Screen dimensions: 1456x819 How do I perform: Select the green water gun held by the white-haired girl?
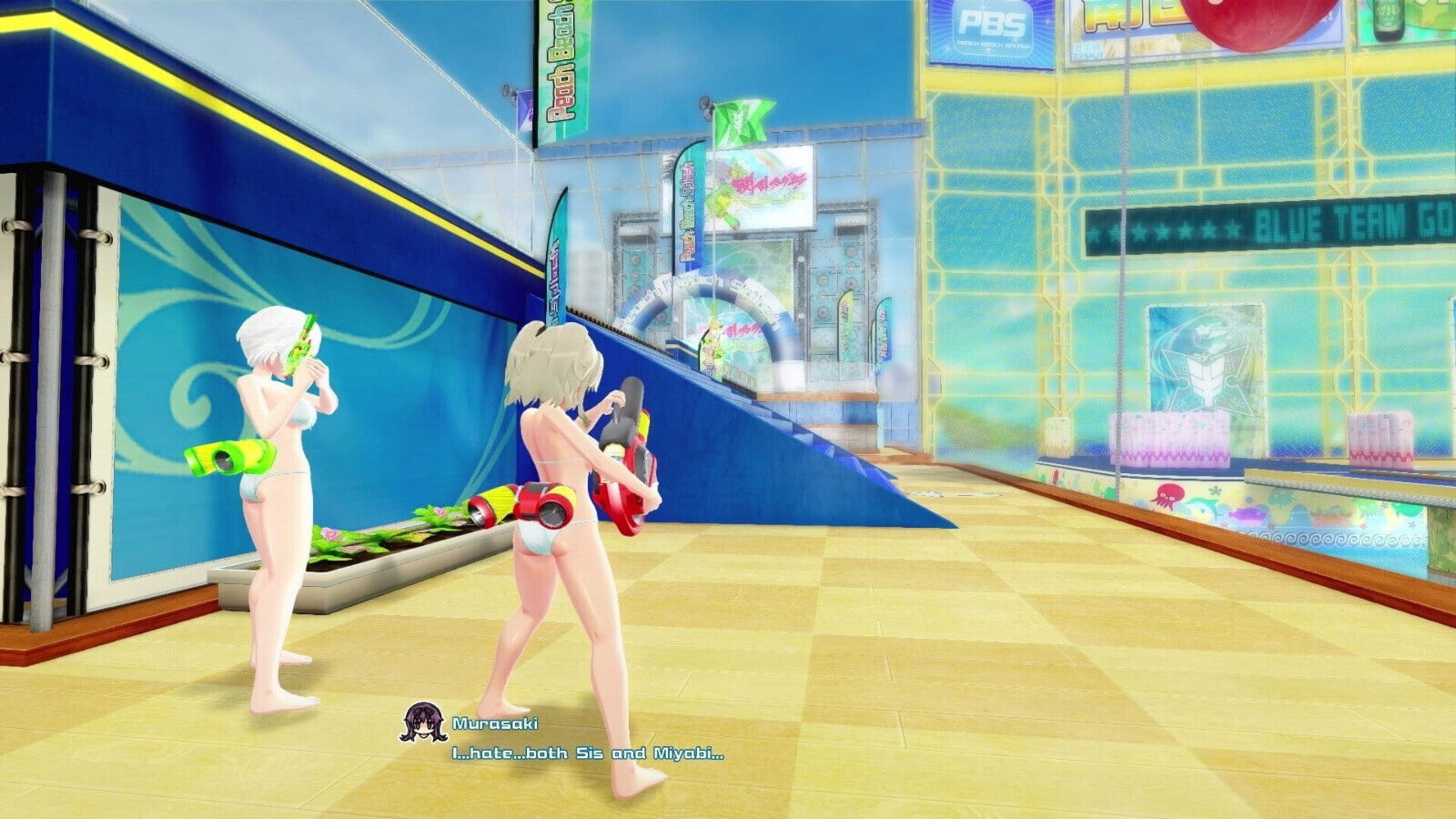[x=300, y=349]
